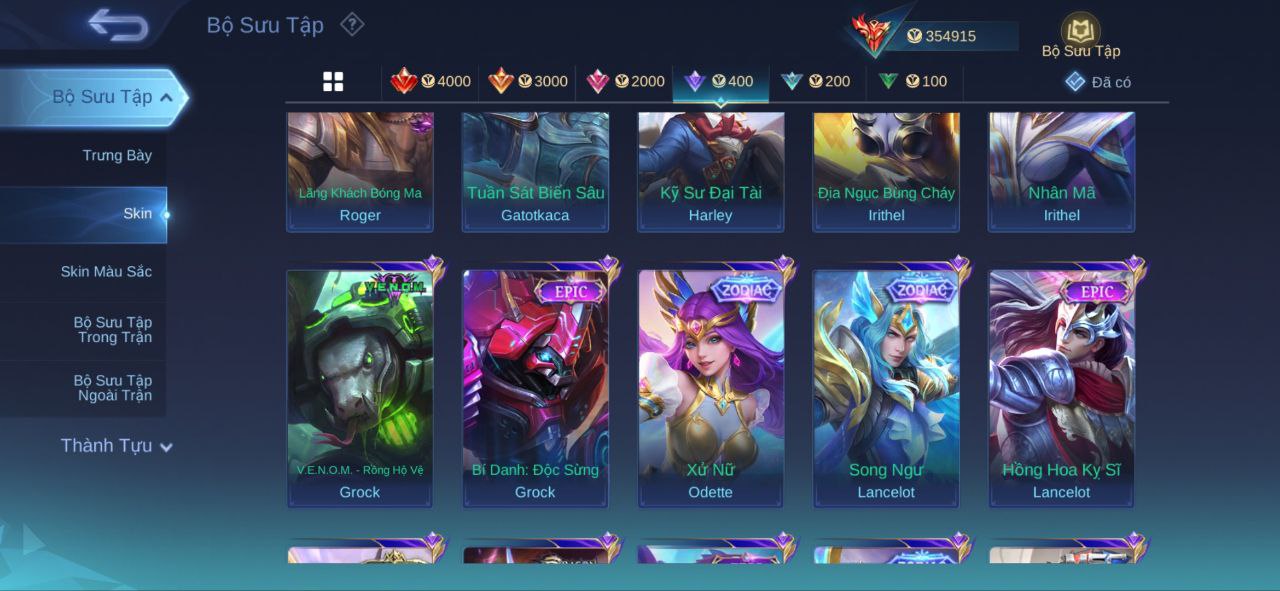Open the Trưng Bày sidebar entry
The width and height of the screenshot is (1280, 591).
(x=117, y=155)
